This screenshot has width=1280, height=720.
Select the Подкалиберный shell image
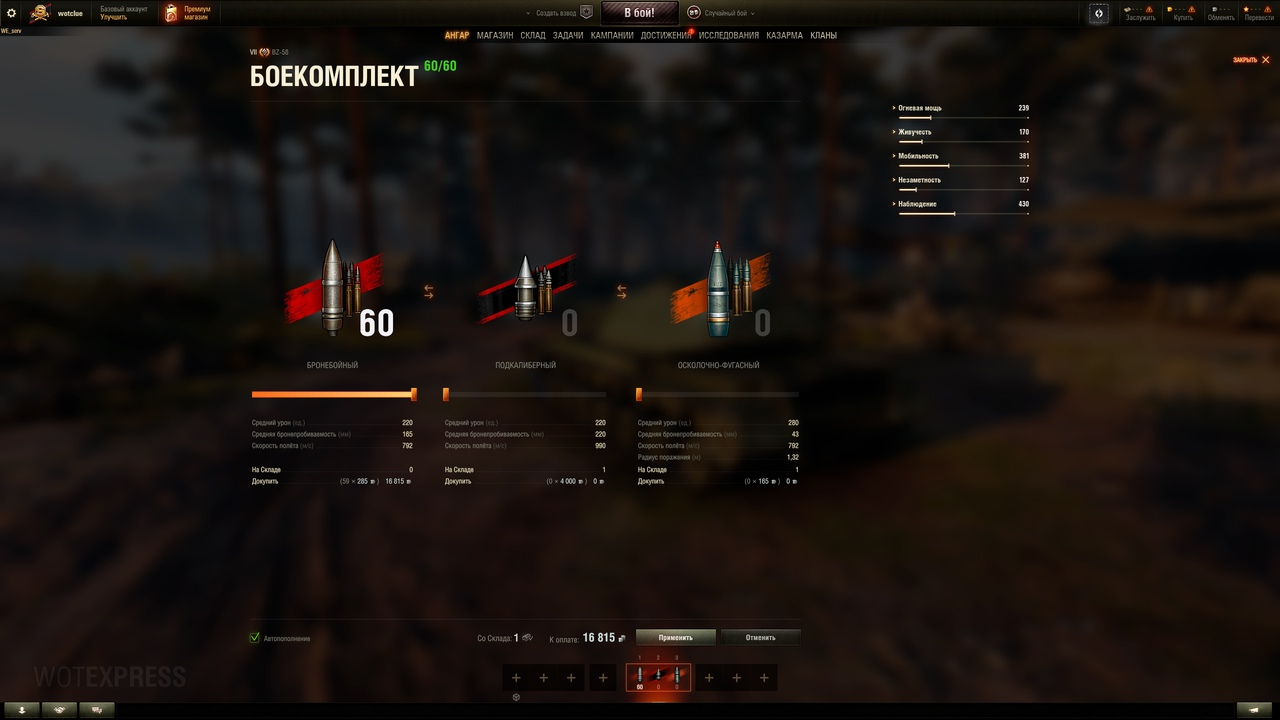click(x=526, y=290)
